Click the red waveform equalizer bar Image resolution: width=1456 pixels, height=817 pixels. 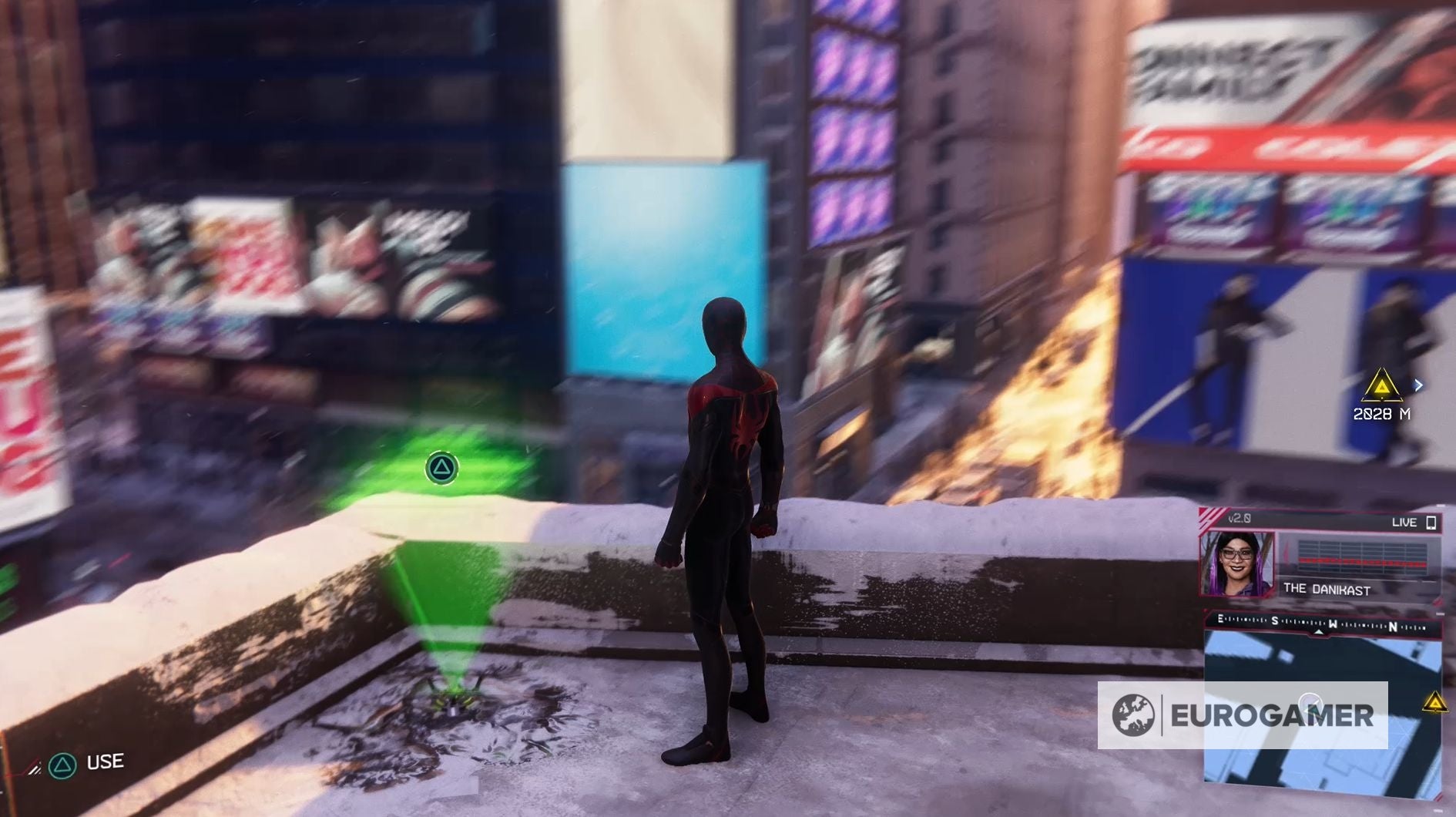click(x=1362, y=562)
